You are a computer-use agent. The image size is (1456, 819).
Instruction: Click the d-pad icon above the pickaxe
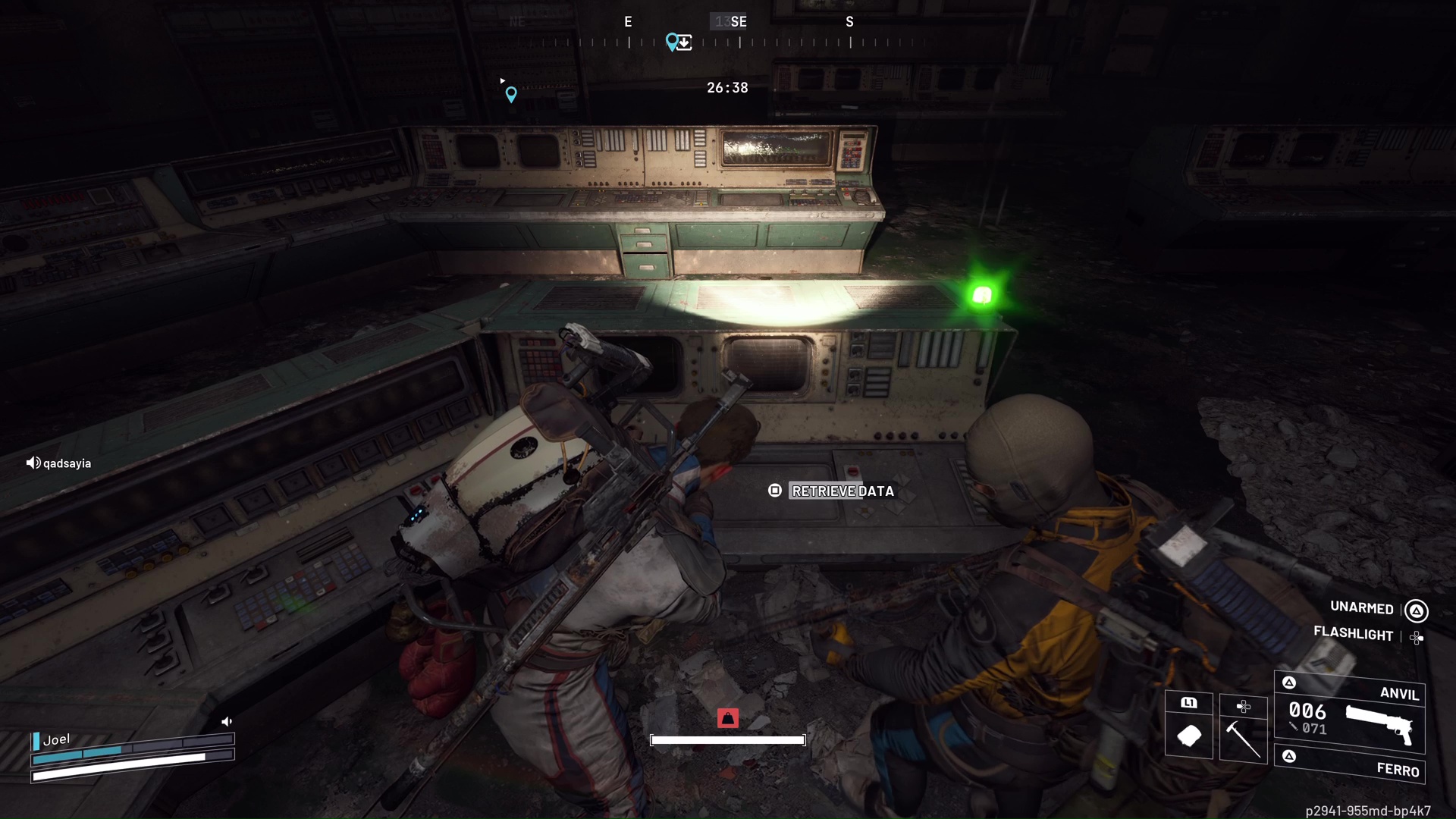(1244, 706)
